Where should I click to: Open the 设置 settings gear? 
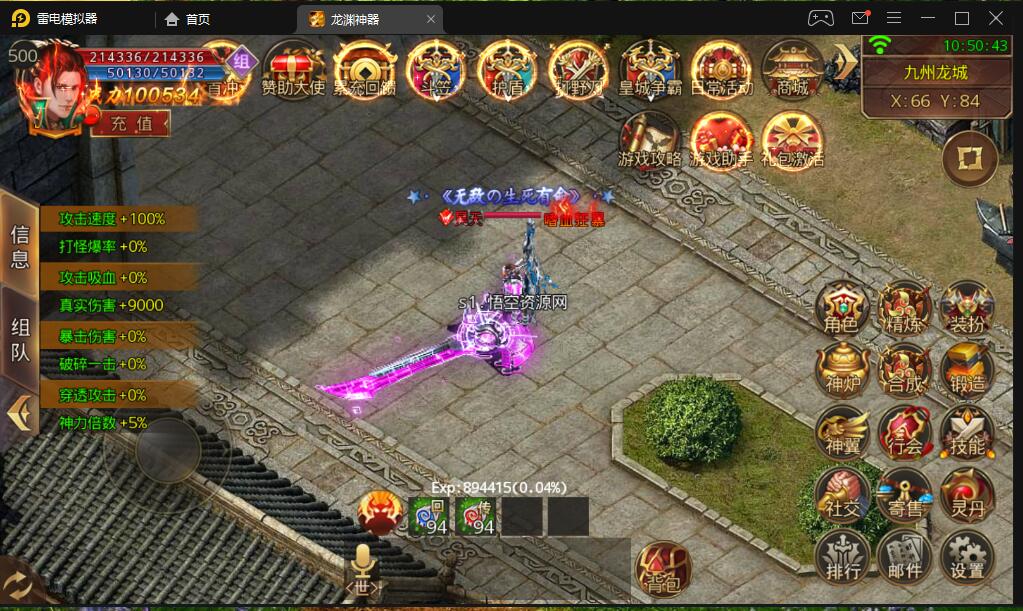click(x=967, y=557)
